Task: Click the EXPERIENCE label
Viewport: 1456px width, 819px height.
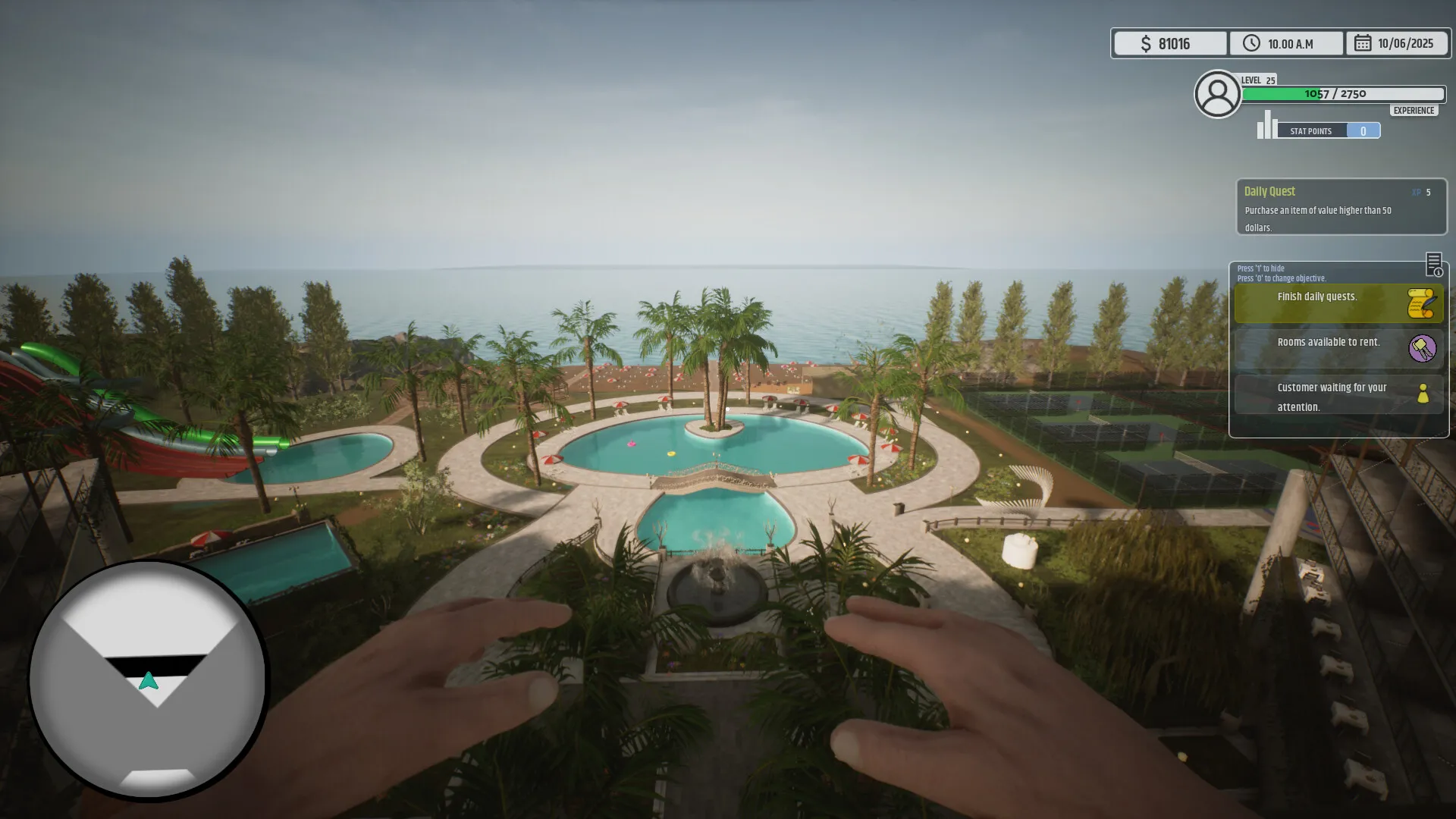Action: (1413, 110)
